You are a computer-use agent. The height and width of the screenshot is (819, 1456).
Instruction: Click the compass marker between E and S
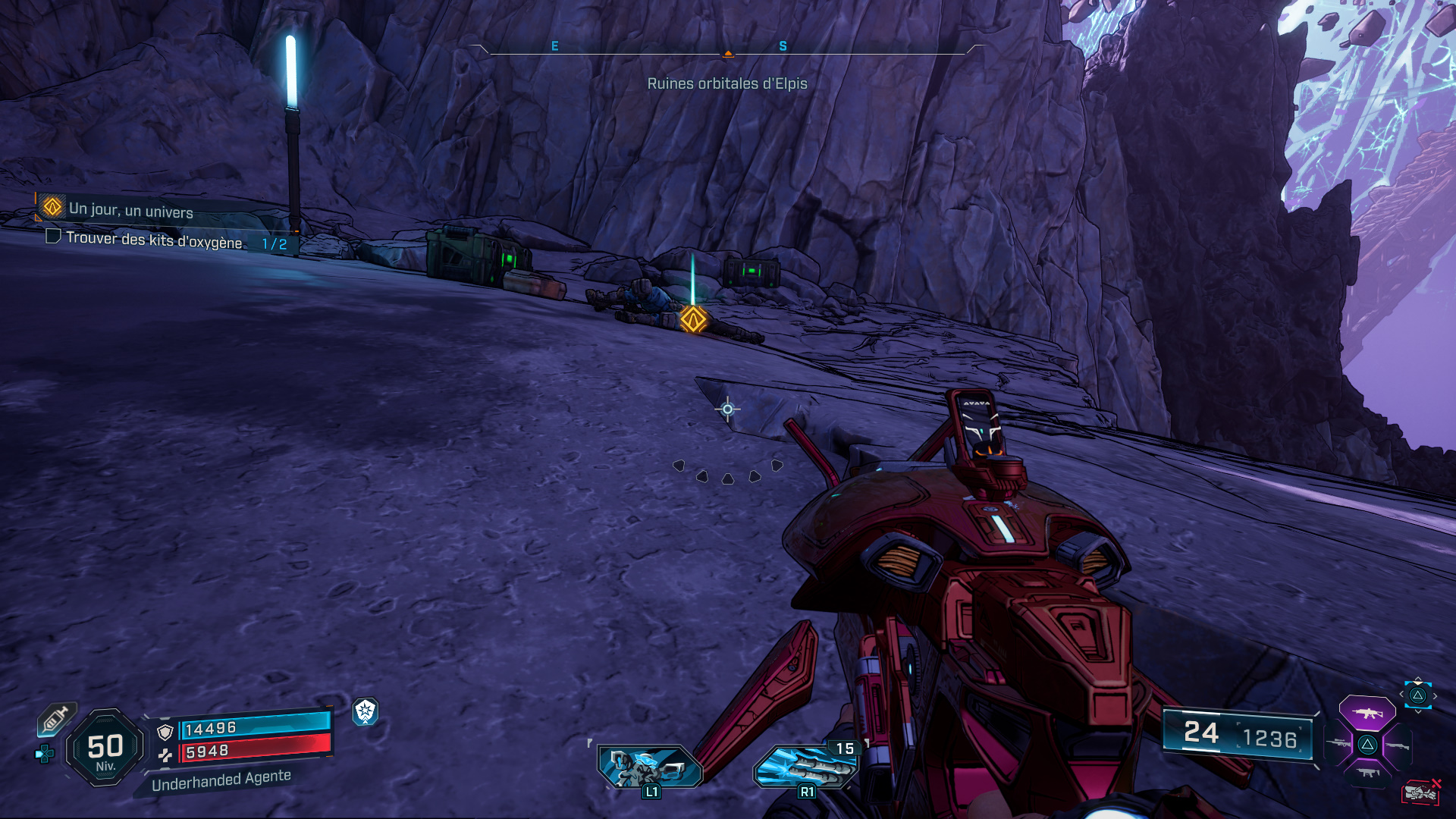pyautogui.click(x=728, y=53)
